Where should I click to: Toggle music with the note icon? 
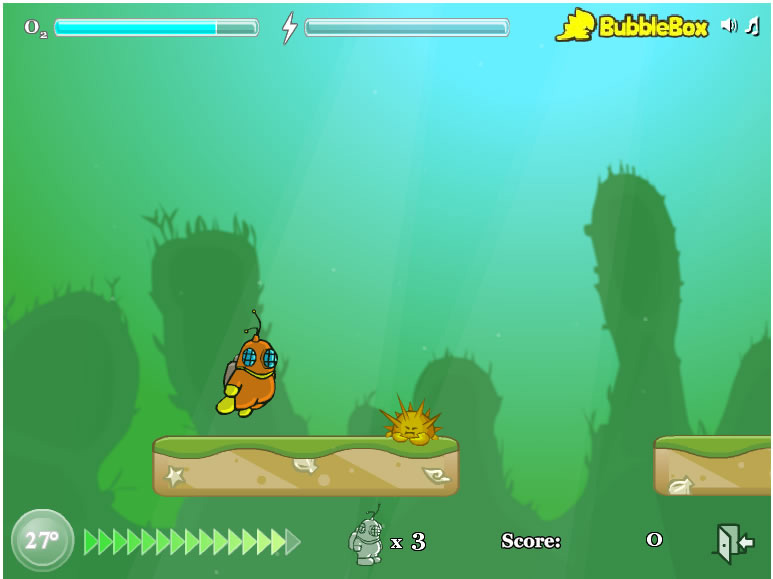coord(752,26)
